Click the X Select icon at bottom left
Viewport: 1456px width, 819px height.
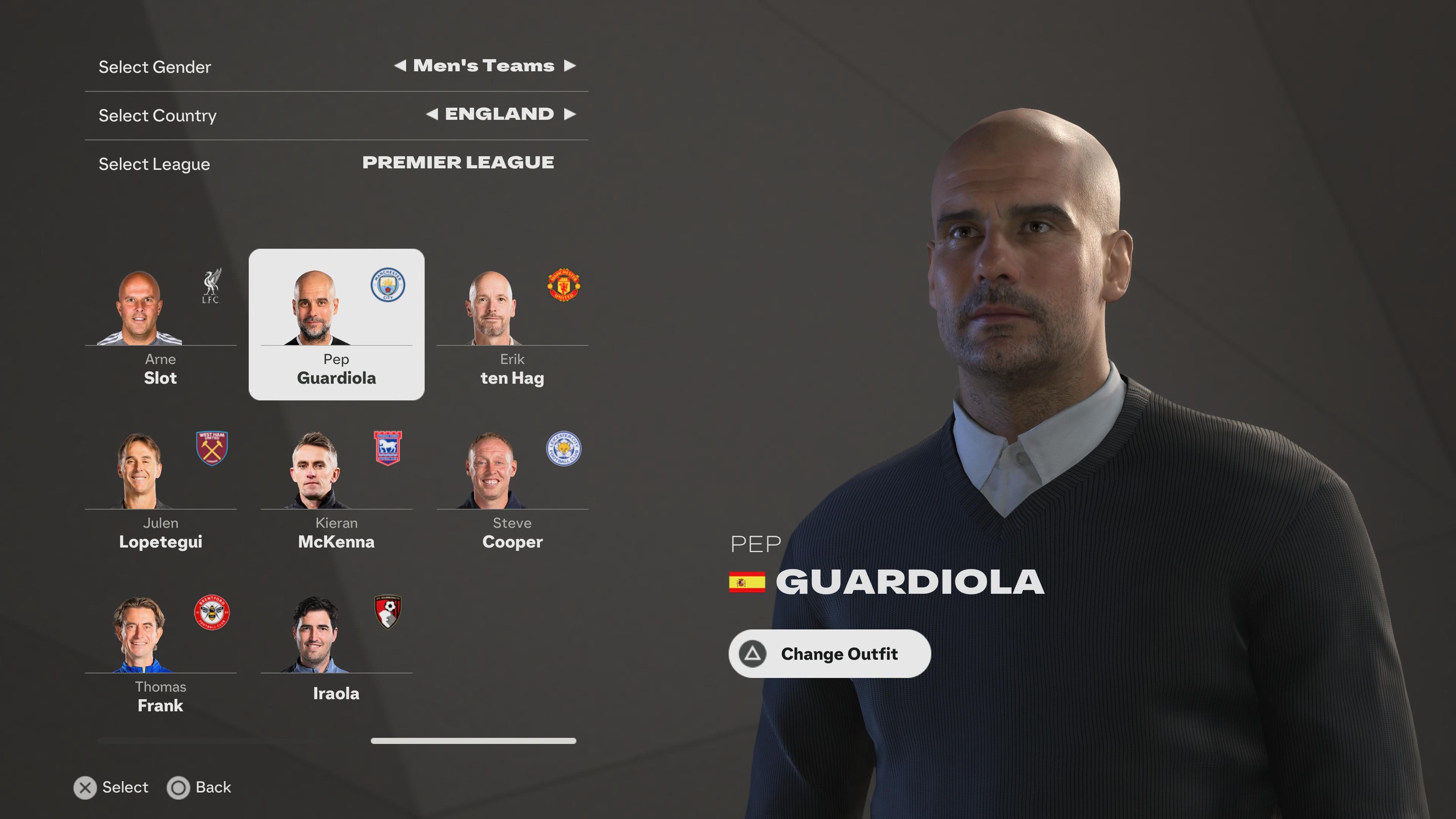pyautogui.click(x=85, y=788)
